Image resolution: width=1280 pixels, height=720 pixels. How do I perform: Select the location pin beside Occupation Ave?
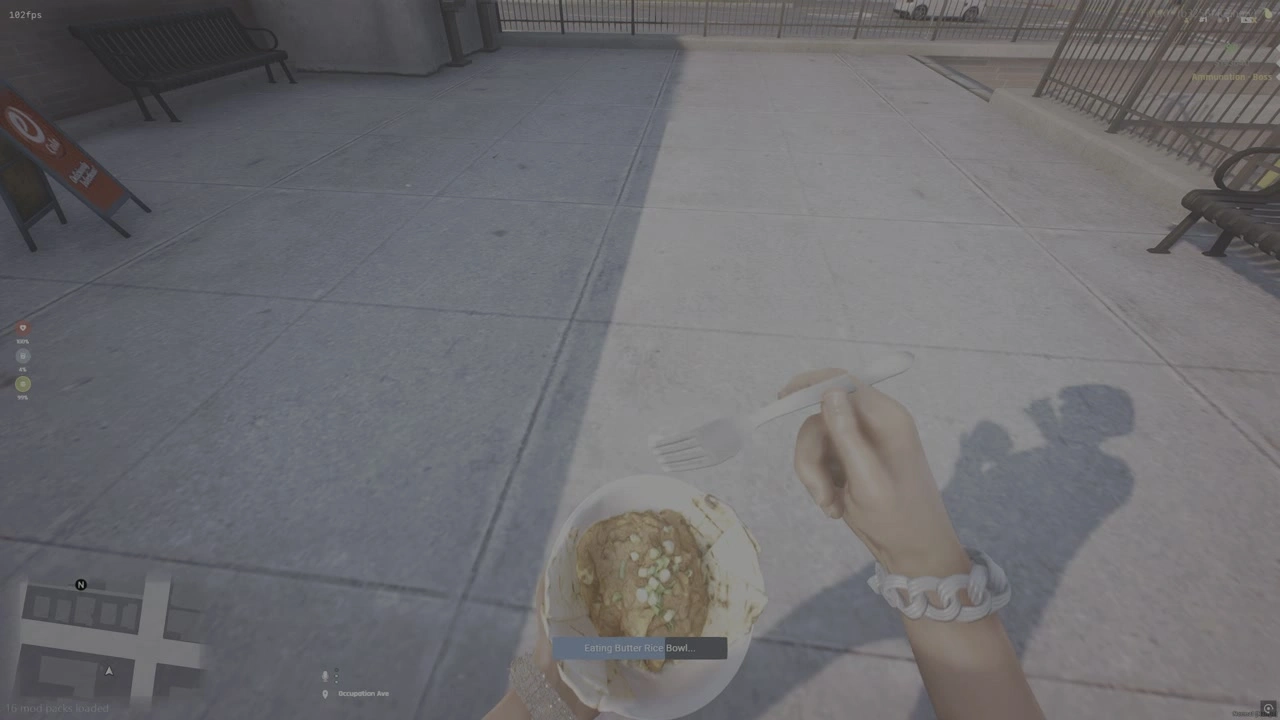pos(324,693)
